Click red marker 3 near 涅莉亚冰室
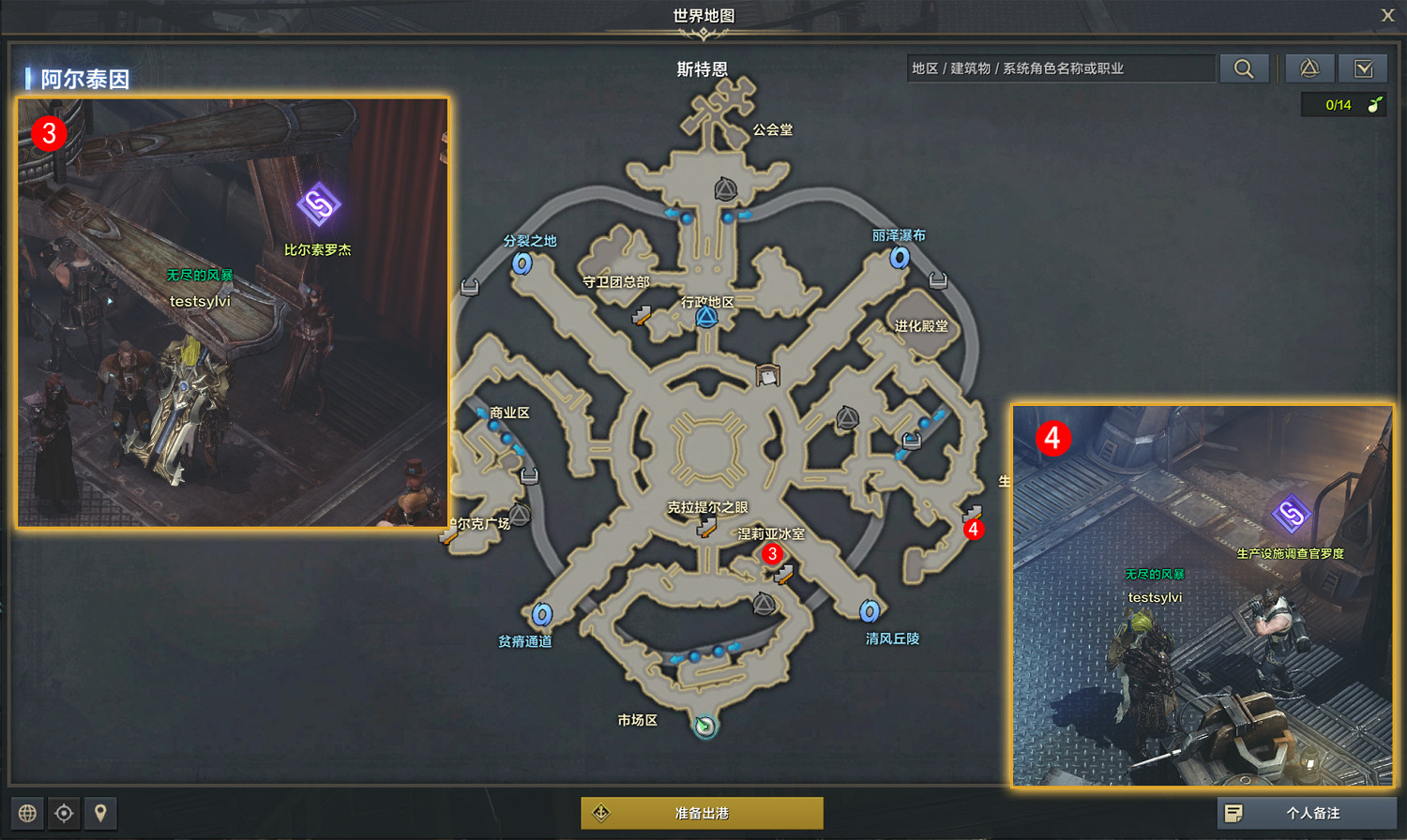Screen dimensions: 1407x840 click(x=772, y=555)
